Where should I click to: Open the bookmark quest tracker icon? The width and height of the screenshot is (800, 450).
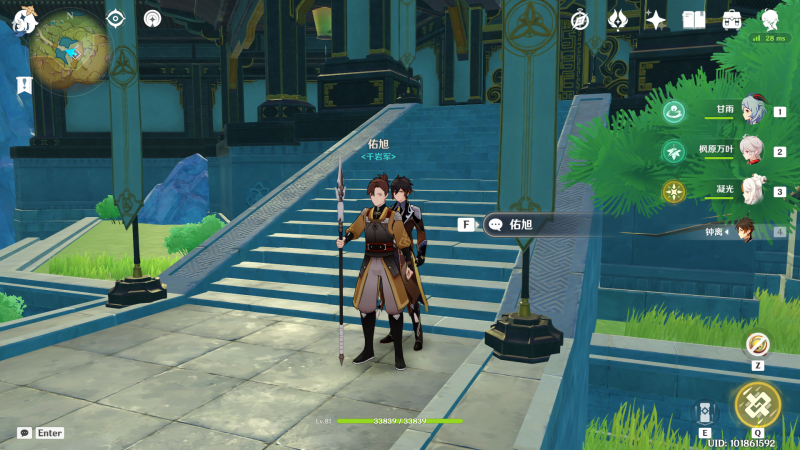(22, 86)
